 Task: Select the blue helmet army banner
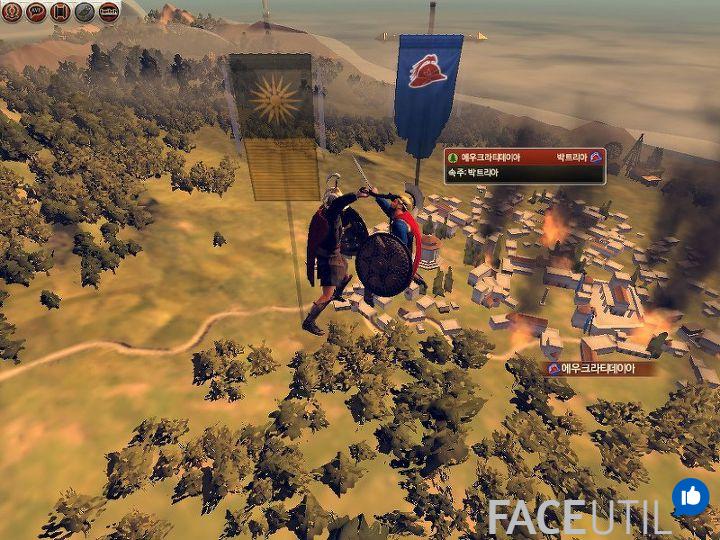(429, 85)
